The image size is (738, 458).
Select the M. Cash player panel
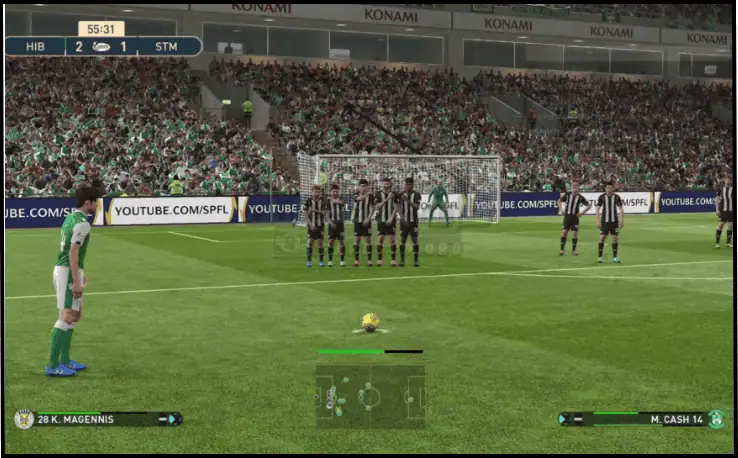coord(642,419)
